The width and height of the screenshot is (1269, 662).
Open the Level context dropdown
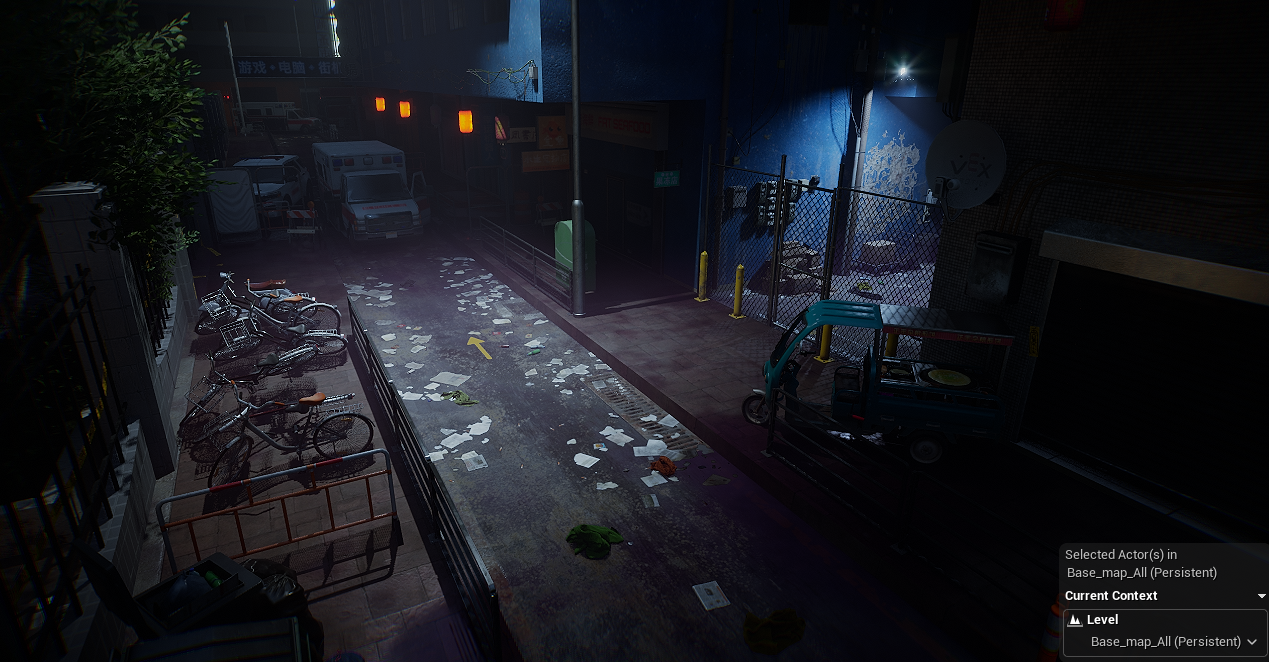coord(1251,642)
